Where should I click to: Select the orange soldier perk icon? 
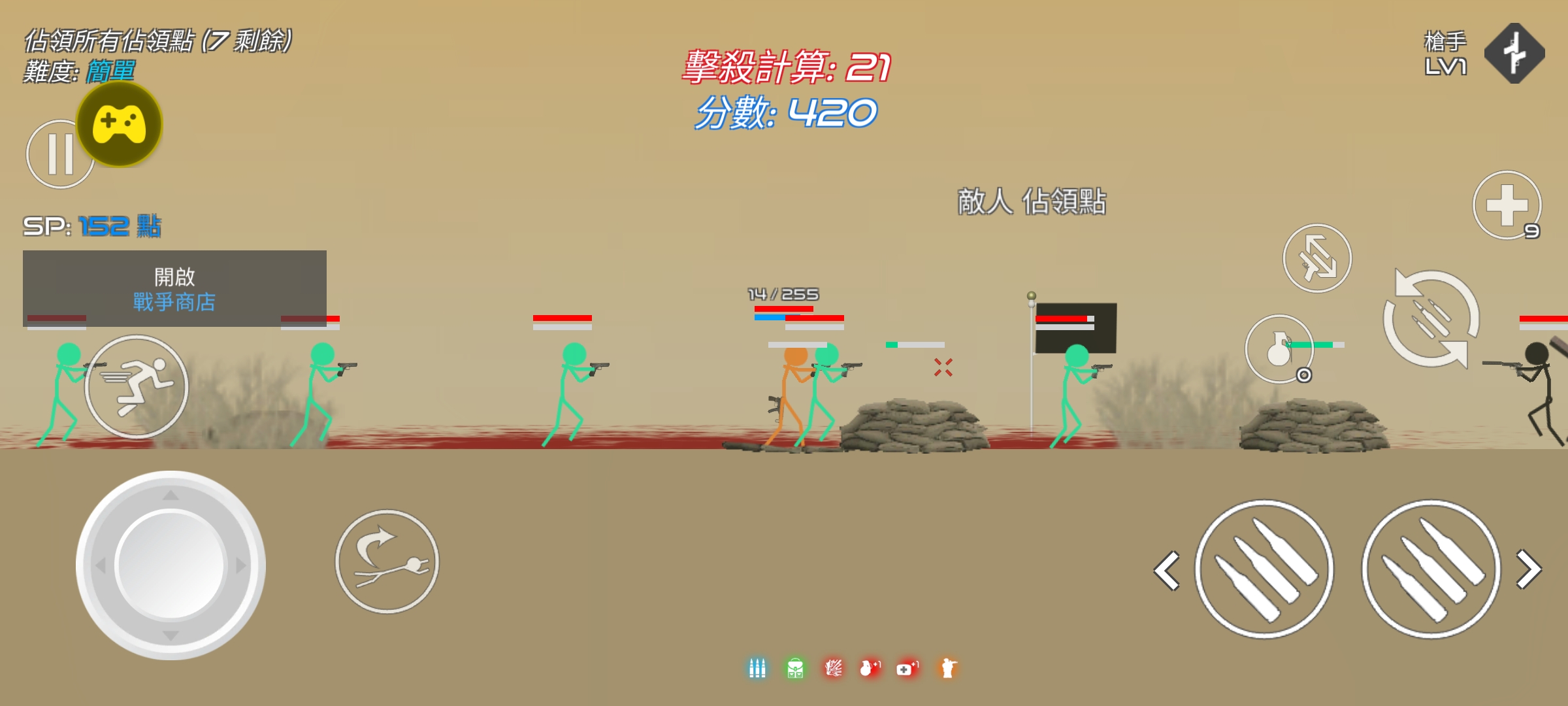[x=947, y=668]
